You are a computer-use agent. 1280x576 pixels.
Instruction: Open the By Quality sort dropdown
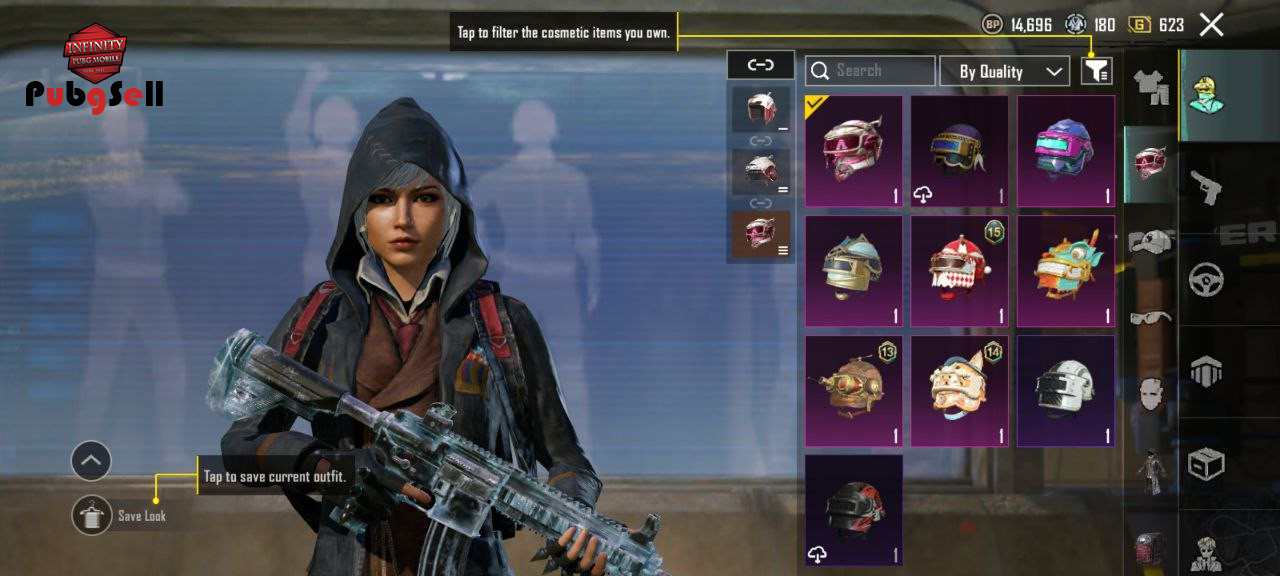(x=1004, y=71)
